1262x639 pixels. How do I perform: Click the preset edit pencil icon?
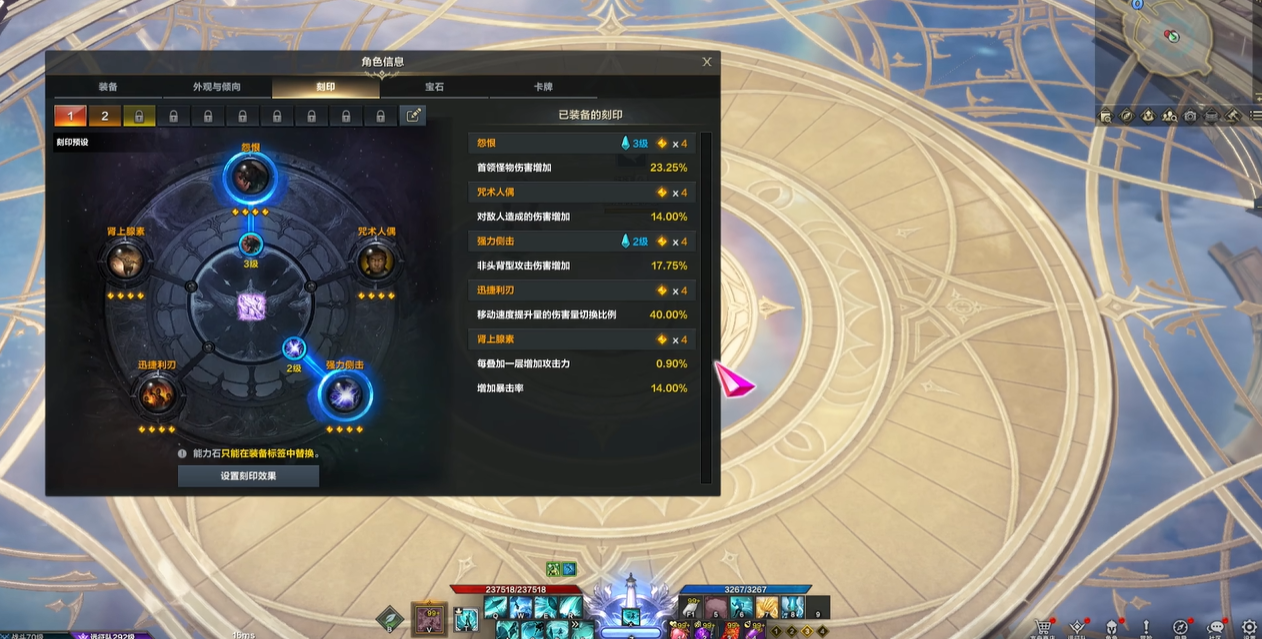(x=413, y=116)
